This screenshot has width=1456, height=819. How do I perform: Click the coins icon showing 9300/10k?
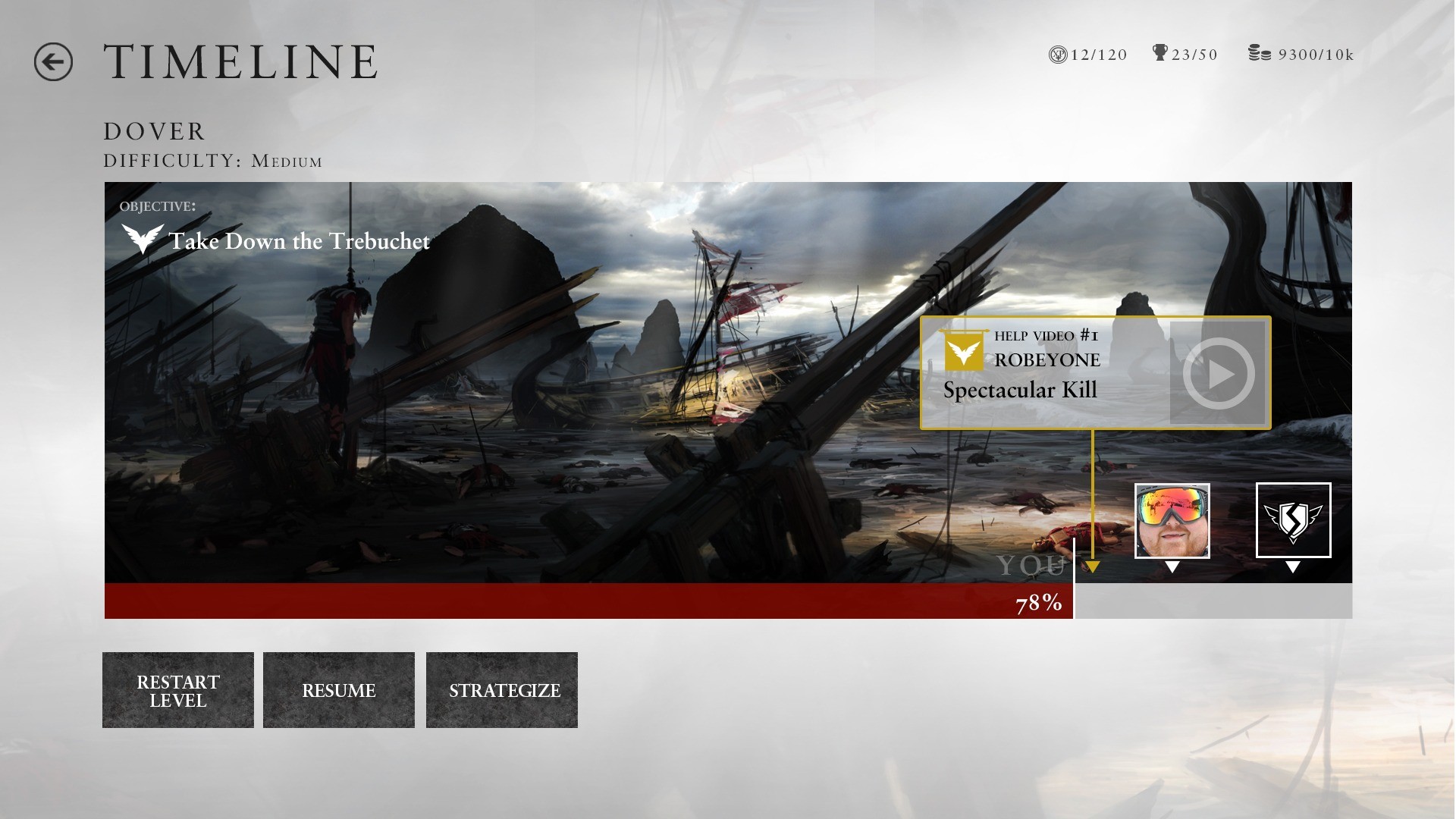pos(1260,53)
